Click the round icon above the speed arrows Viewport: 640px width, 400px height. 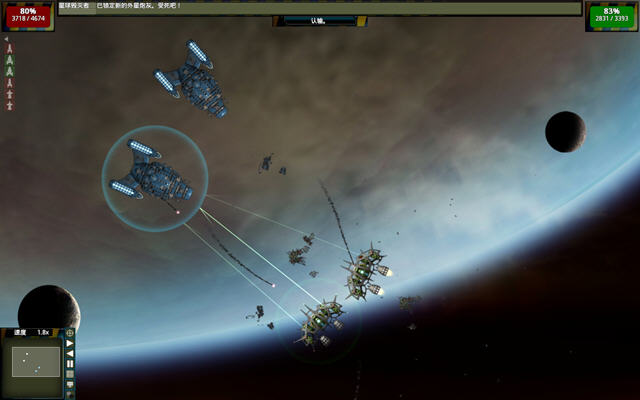click(70, 333)
